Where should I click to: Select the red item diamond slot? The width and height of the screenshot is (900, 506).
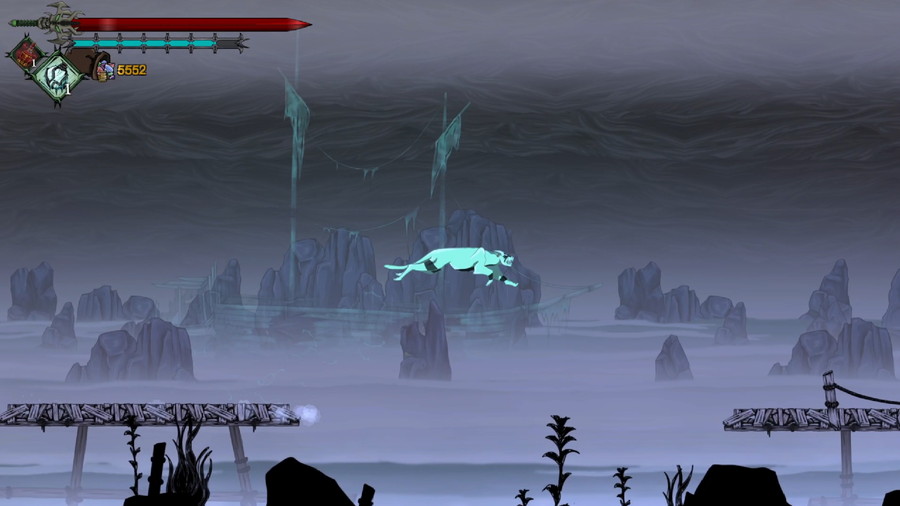(26, 53)
